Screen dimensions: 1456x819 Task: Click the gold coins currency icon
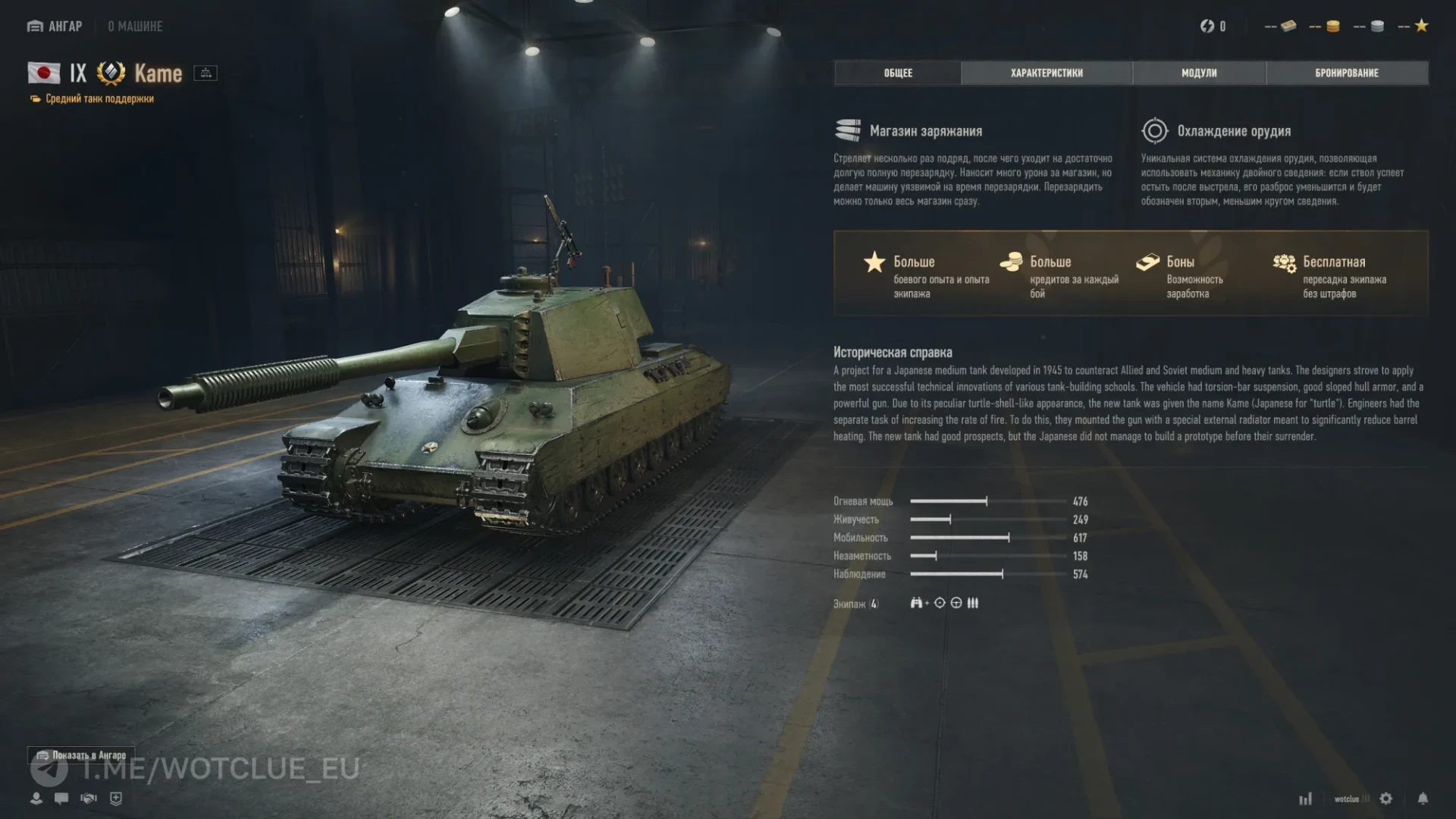point(1332,27)
